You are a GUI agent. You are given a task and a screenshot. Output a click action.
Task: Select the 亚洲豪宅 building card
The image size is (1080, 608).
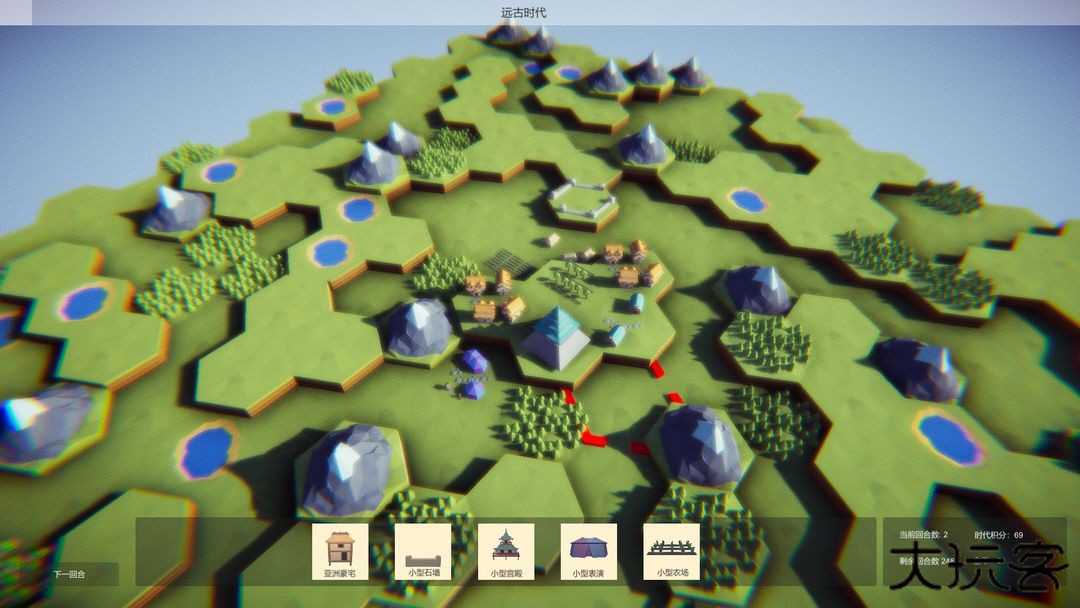340,552
